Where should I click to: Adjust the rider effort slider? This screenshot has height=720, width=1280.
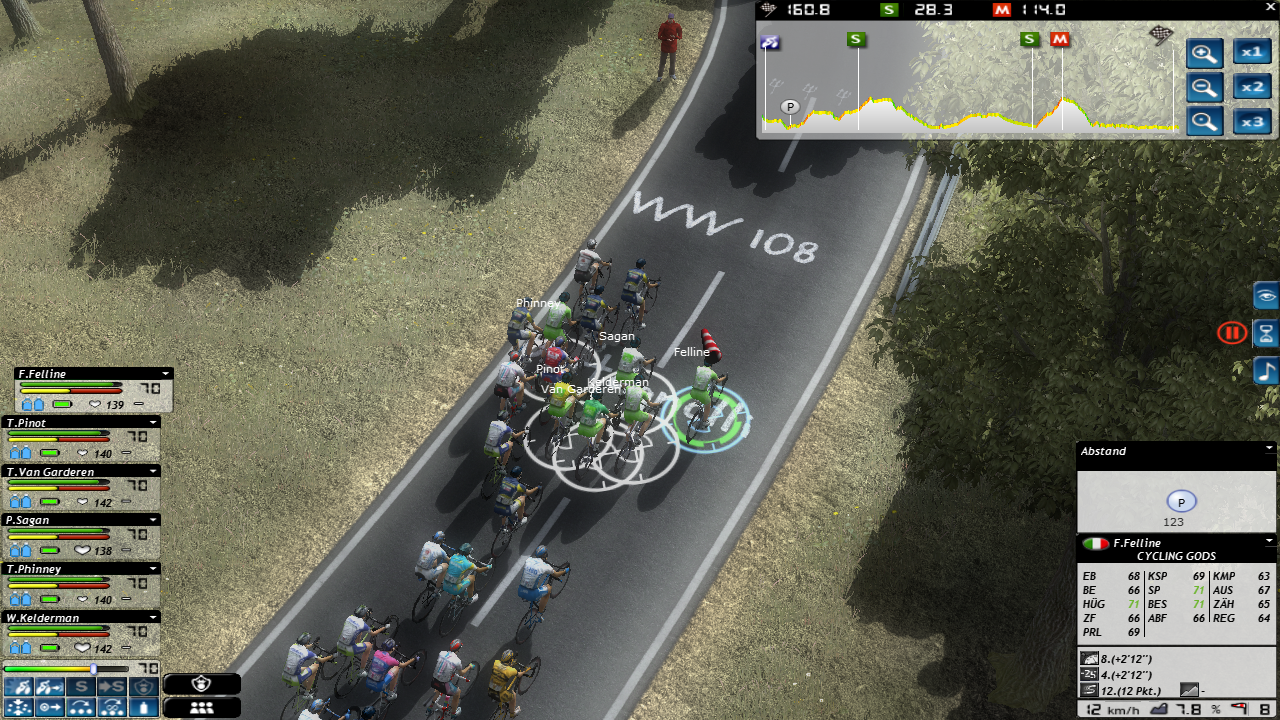[93, 668]
